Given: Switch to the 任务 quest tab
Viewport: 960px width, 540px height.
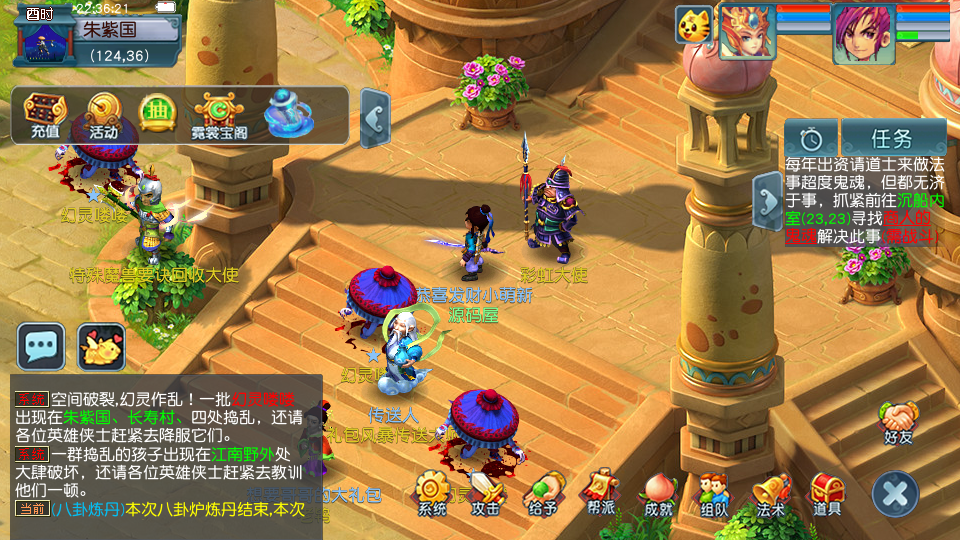Looking at the screenshot, I should click(892, 137).
